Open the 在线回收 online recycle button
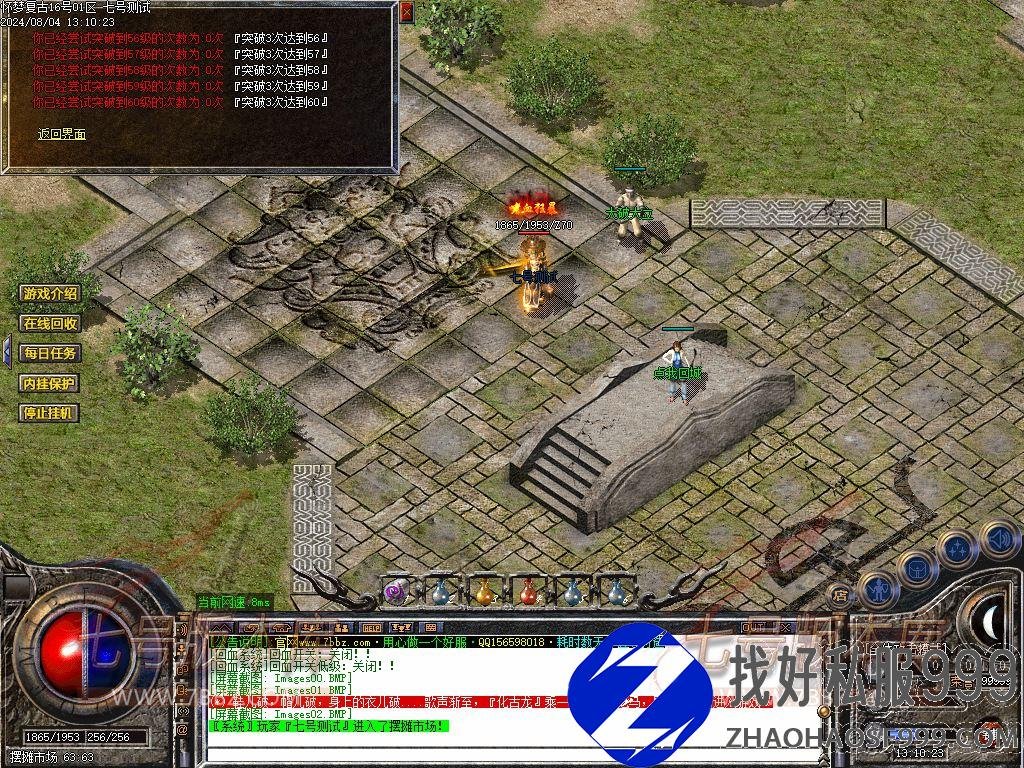Image resolution: width=1024 pixels, height=768 pixels. pyautogui.click(x=49, y=323)
